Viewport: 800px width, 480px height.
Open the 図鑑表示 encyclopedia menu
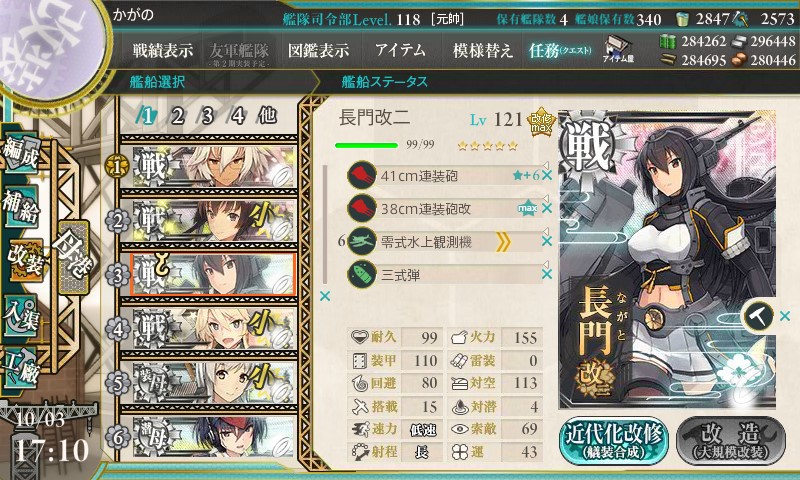point(318,50)
